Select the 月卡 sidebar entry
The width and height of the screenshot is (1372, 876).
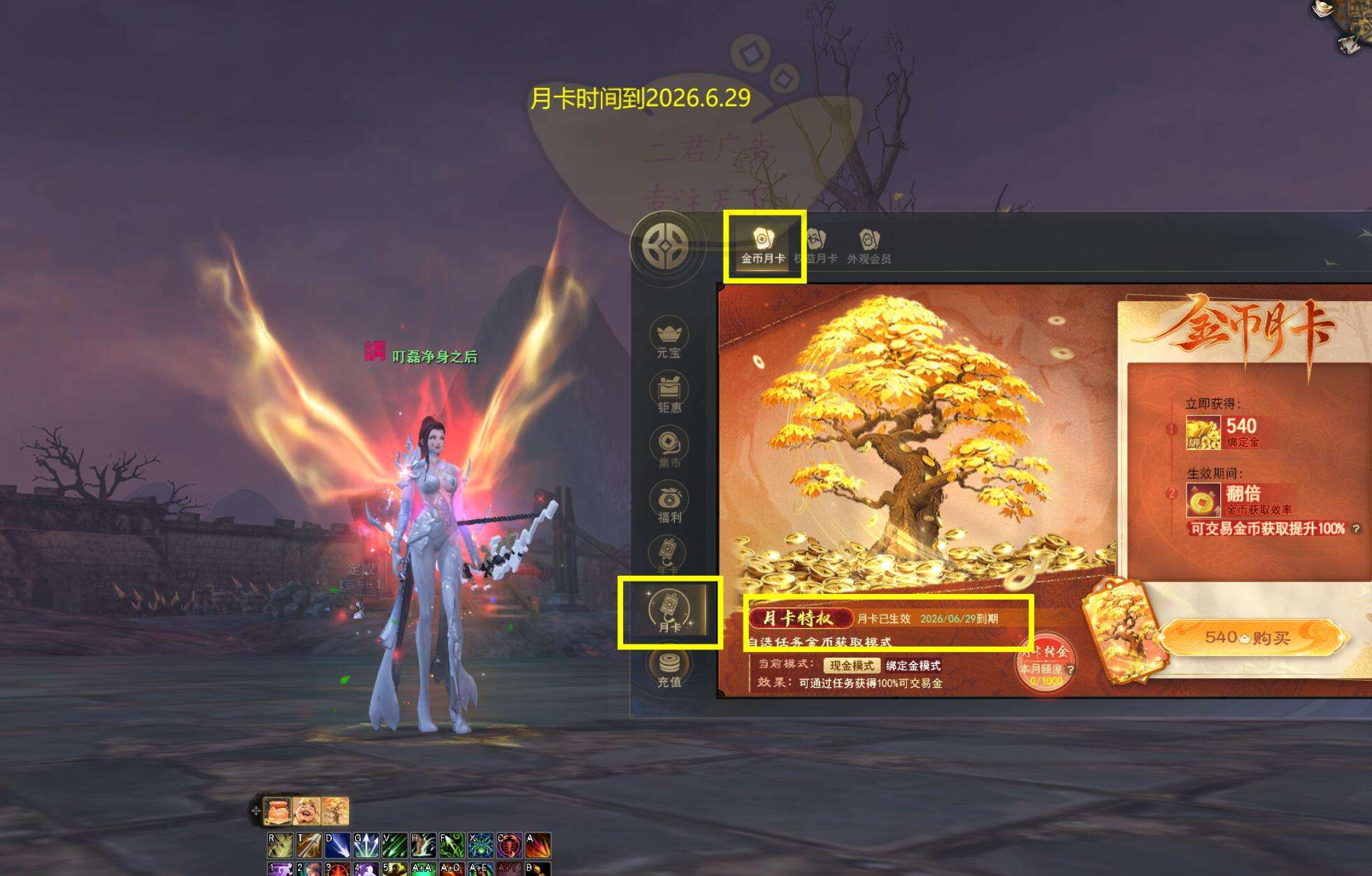point(669,612)
